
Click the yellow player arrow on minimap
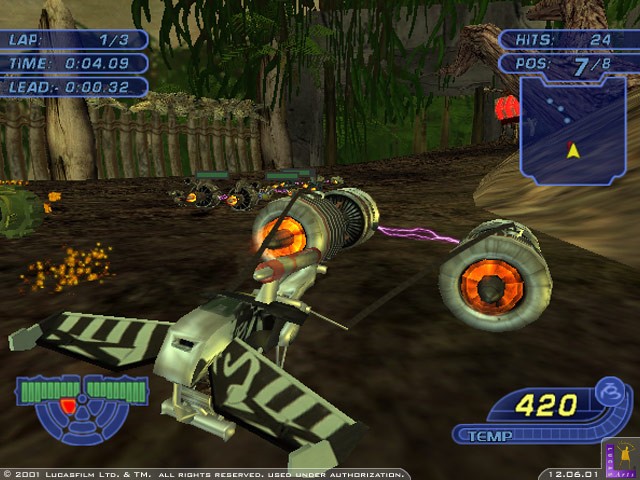point(572,150)
